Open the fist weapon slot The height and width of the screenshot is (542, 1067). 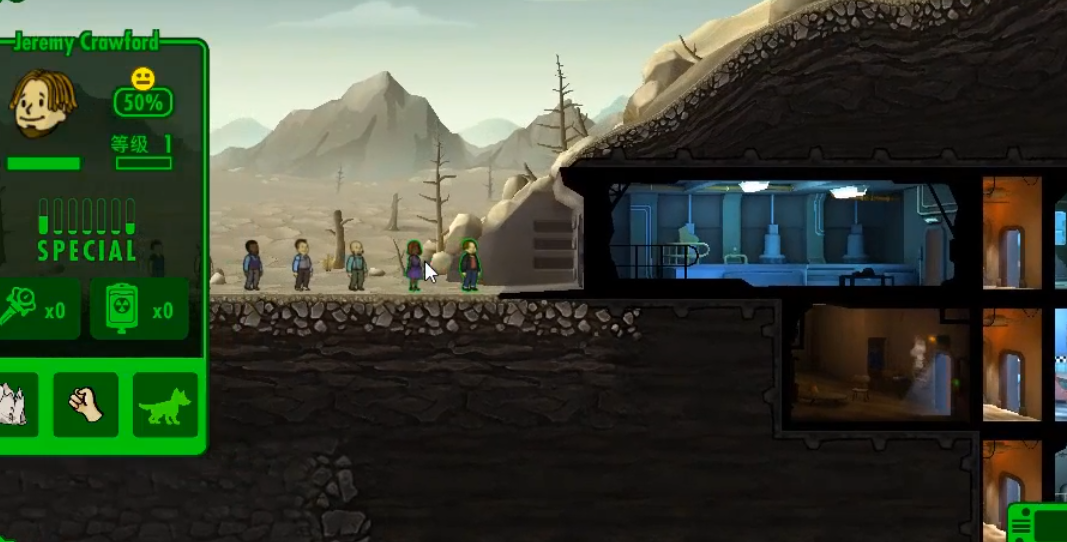click(86, 404)
